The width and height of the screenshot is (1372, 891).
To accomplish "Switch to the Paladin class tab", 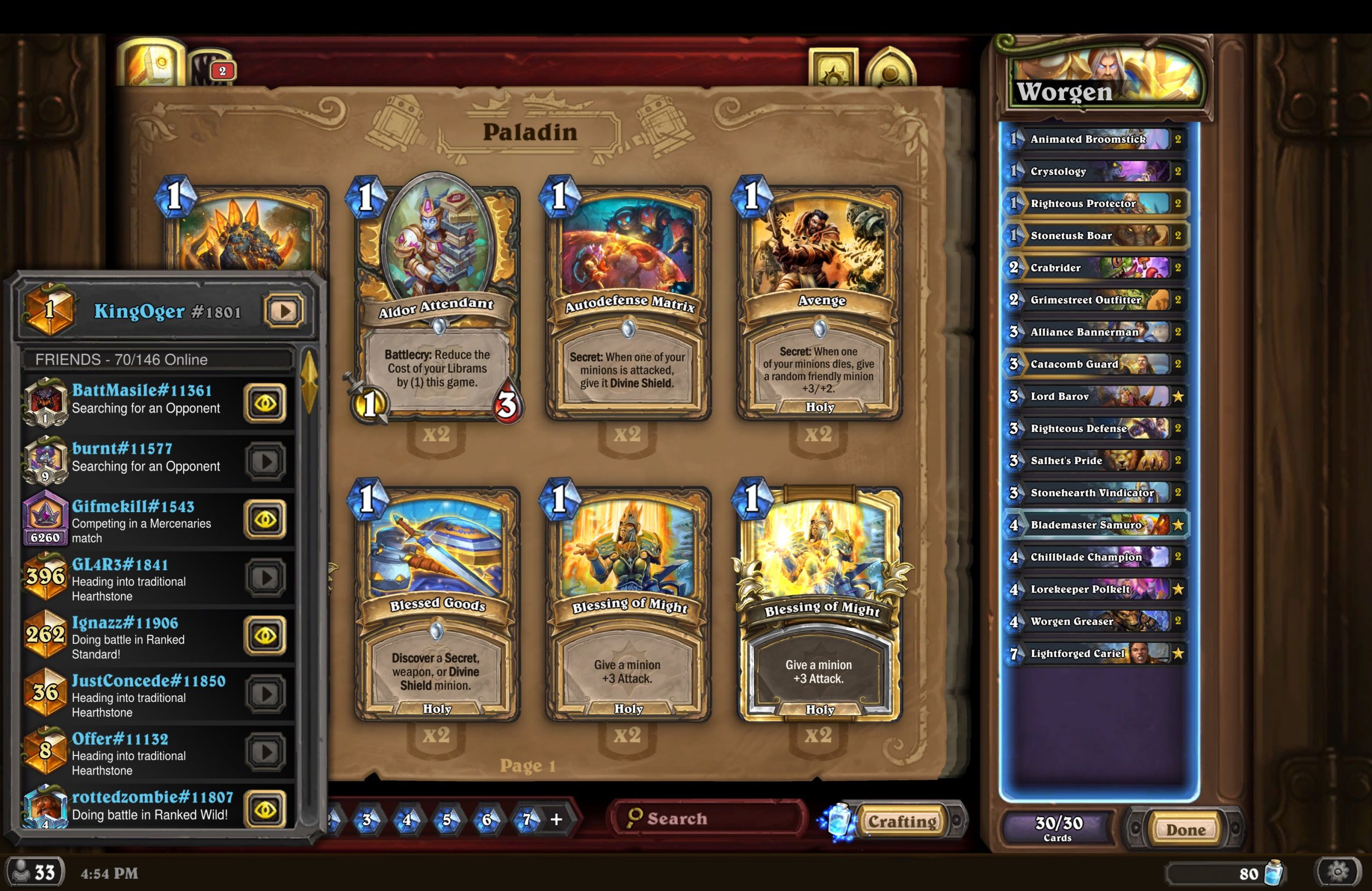I will 151,64.
